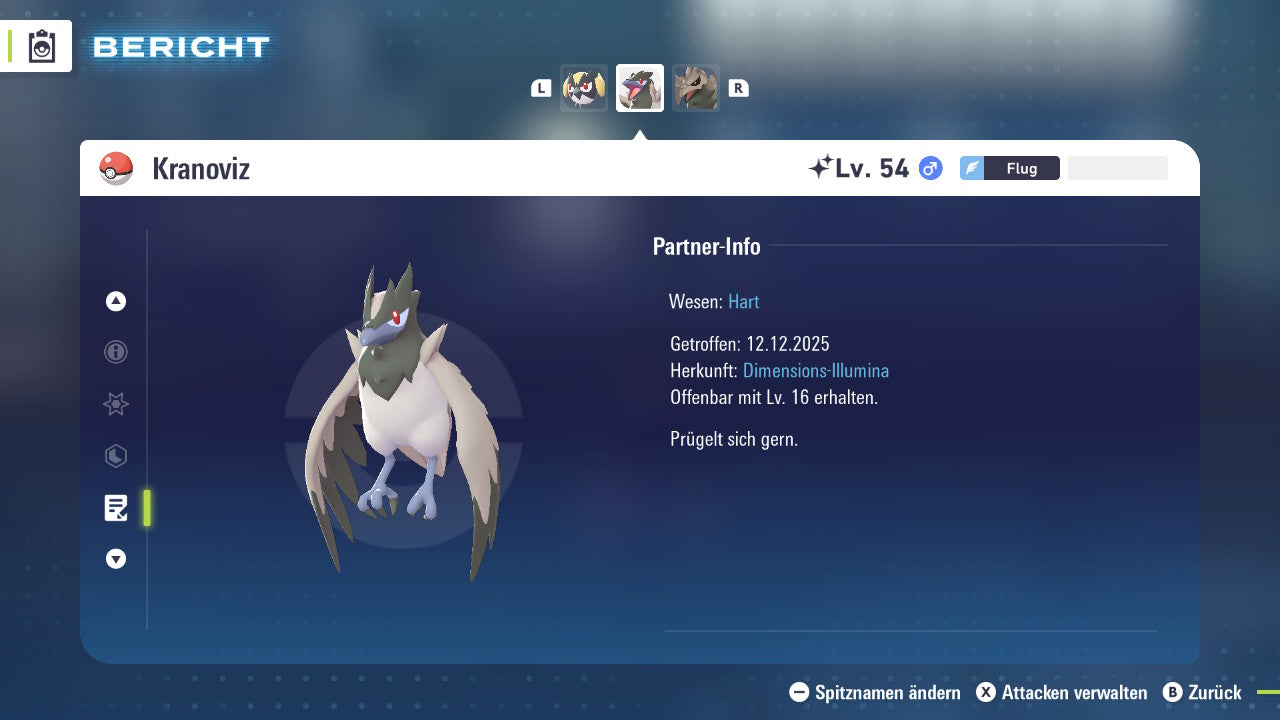Select the star icon in the sidebar
1280x720 pixels.
click(x=115, y=404)
